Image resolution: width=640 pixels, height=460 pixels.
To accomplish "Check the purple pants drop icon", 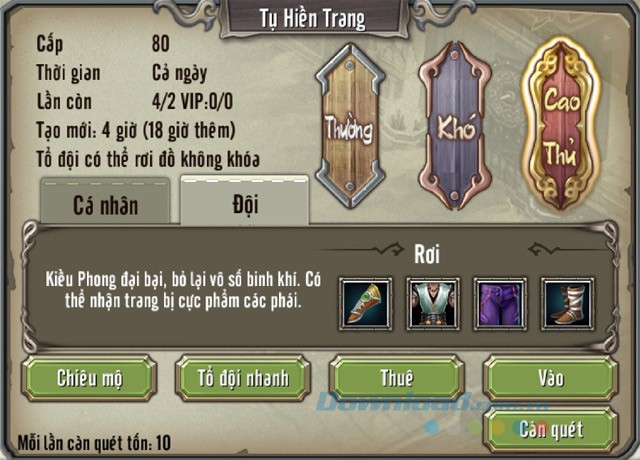I will (500, 304).
